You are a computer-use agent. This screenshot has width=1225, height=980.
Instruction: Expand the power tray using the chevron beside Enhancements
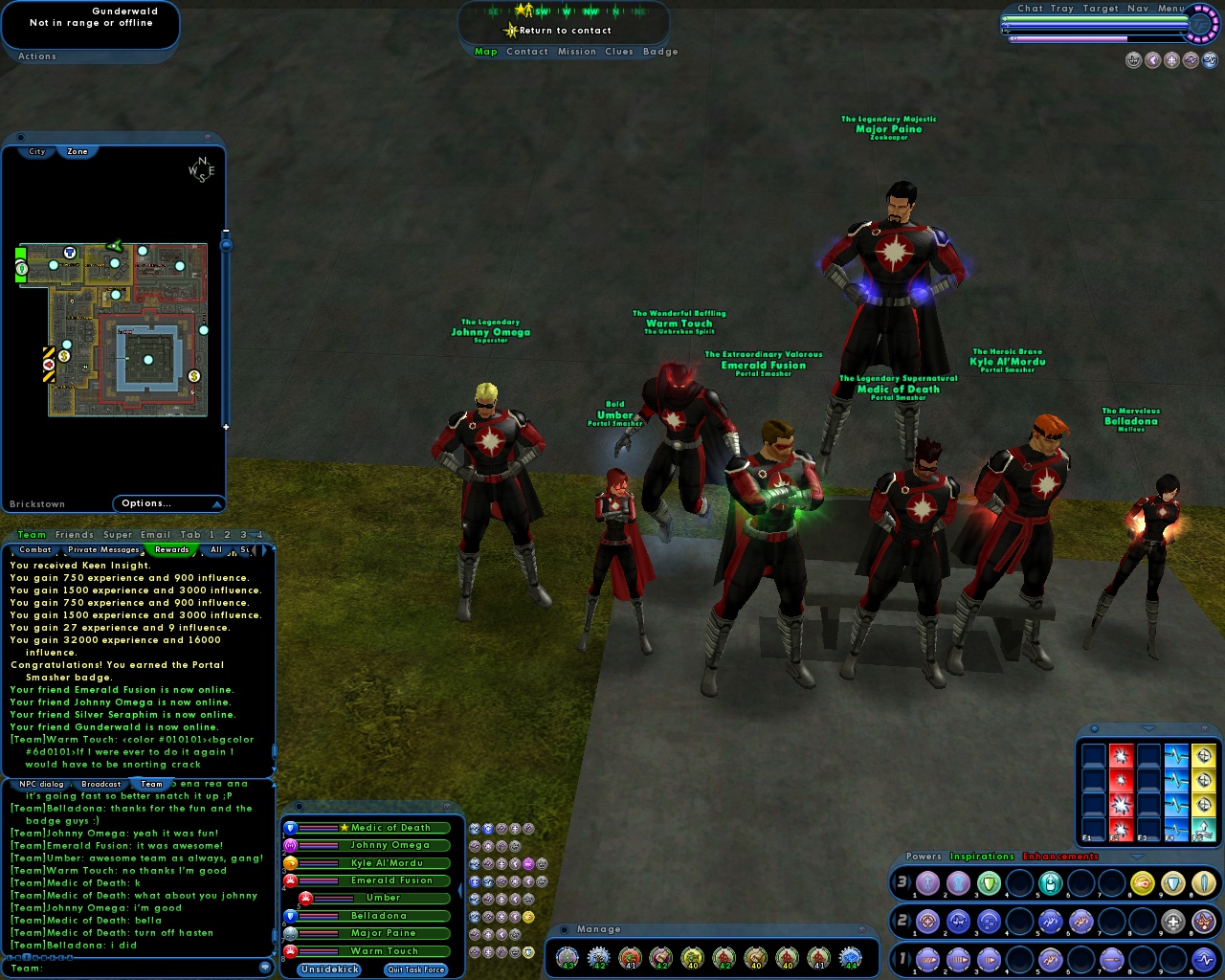point(1137,857)
